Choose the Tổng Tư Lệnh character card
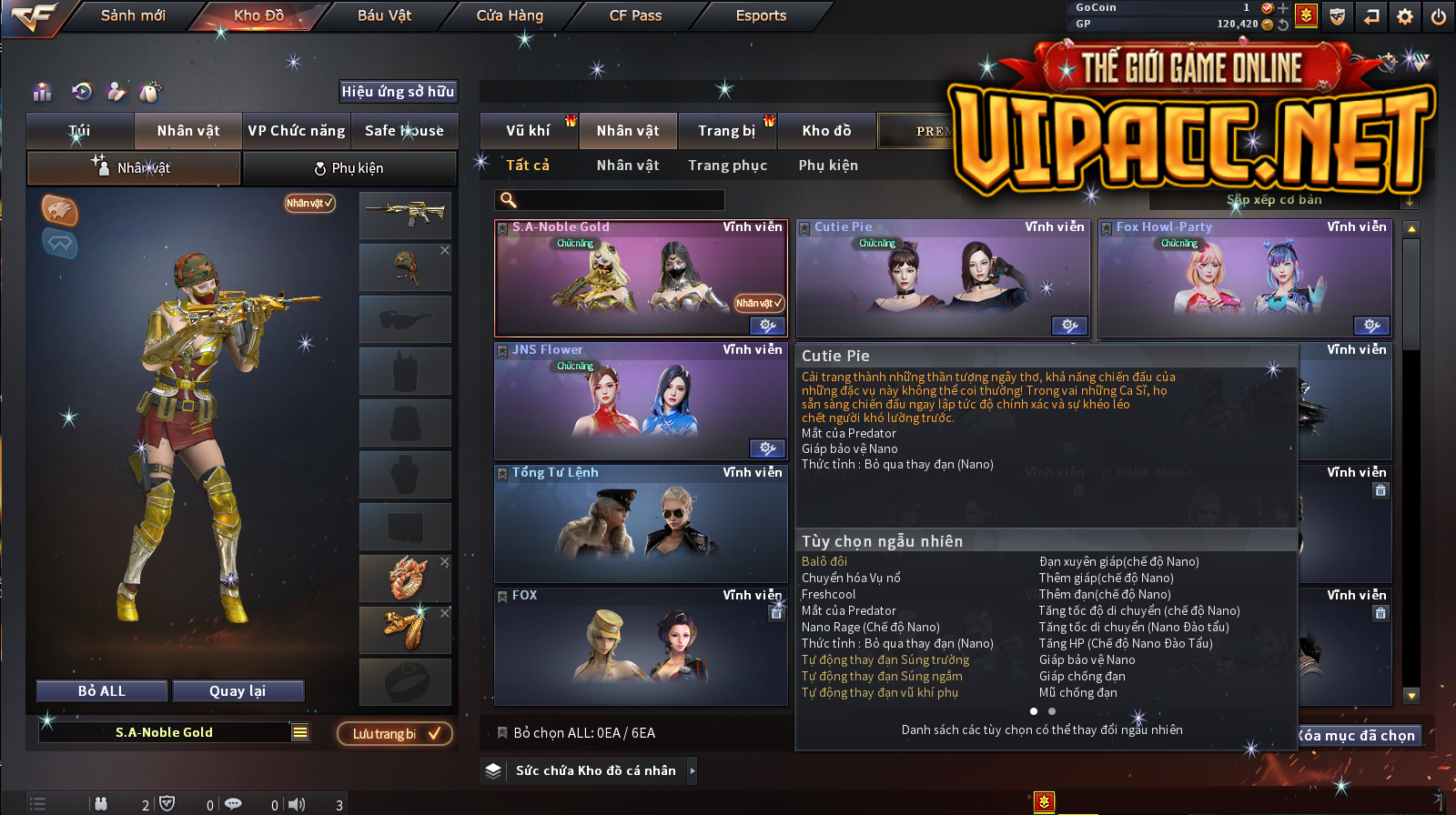The width and height of the screenshot is (1456, 815). click(x=640, y=523)
